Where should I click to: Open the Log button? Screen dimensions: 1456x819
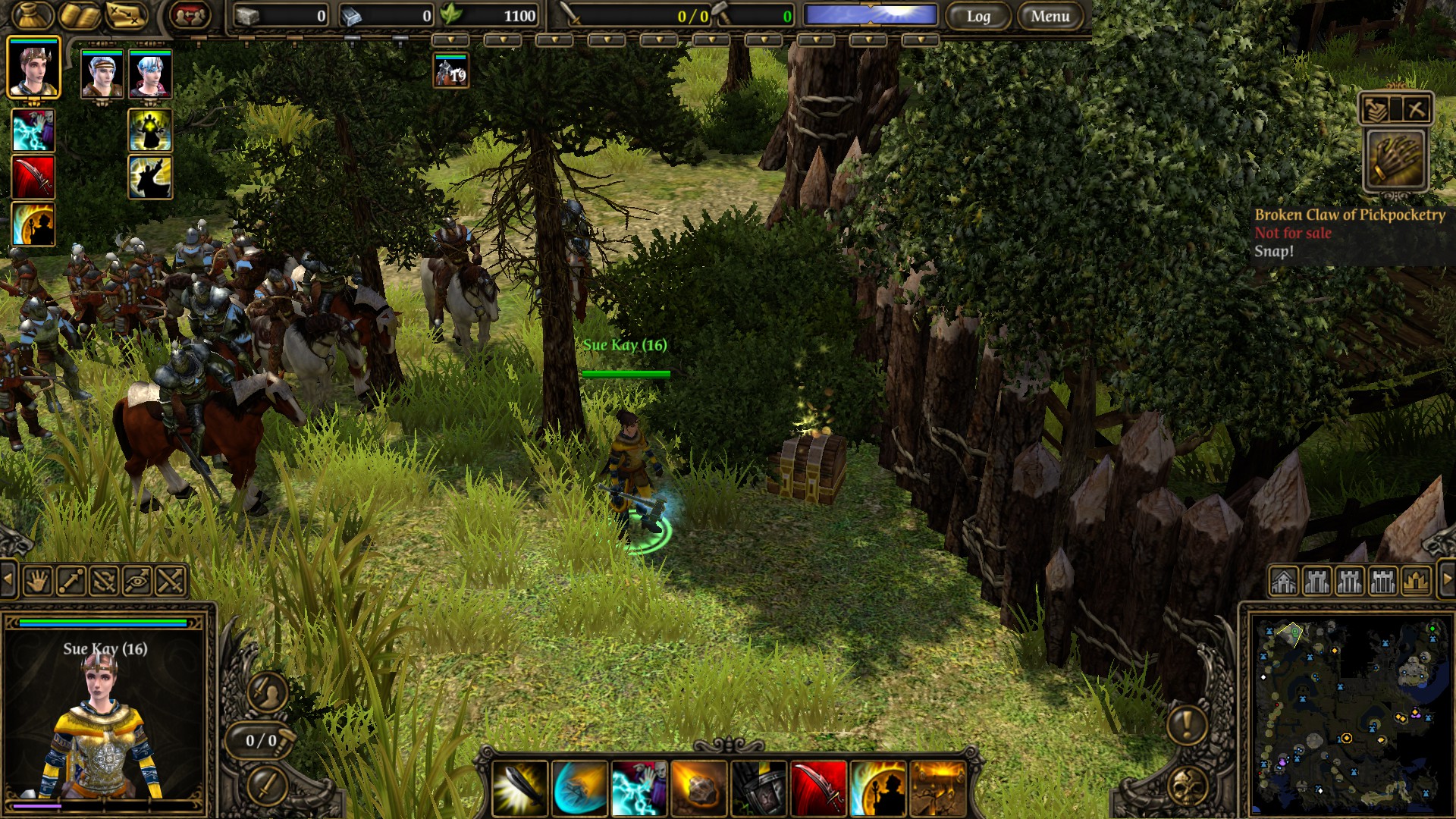pyautogui.click(x=978, y=16)
